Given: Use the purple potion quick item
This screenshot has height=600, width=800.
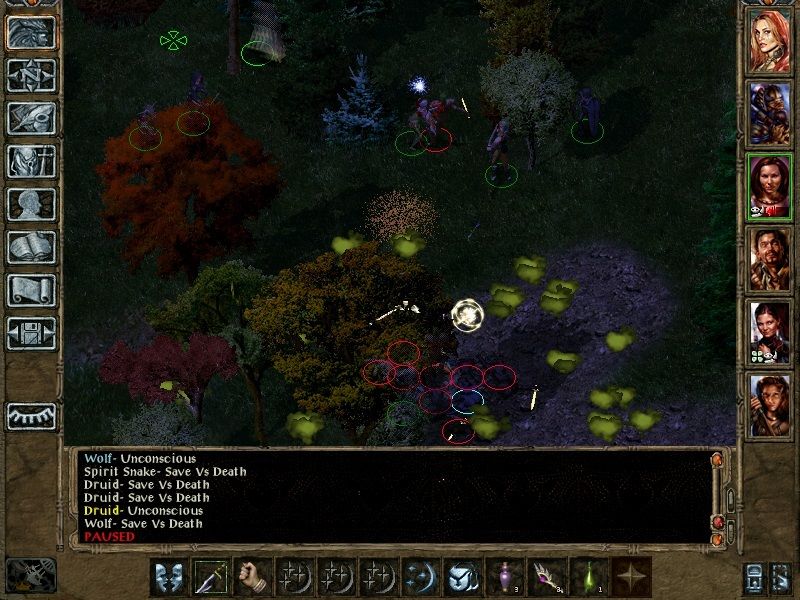Looking at the screenshot, I should click(x=506, y=577).
